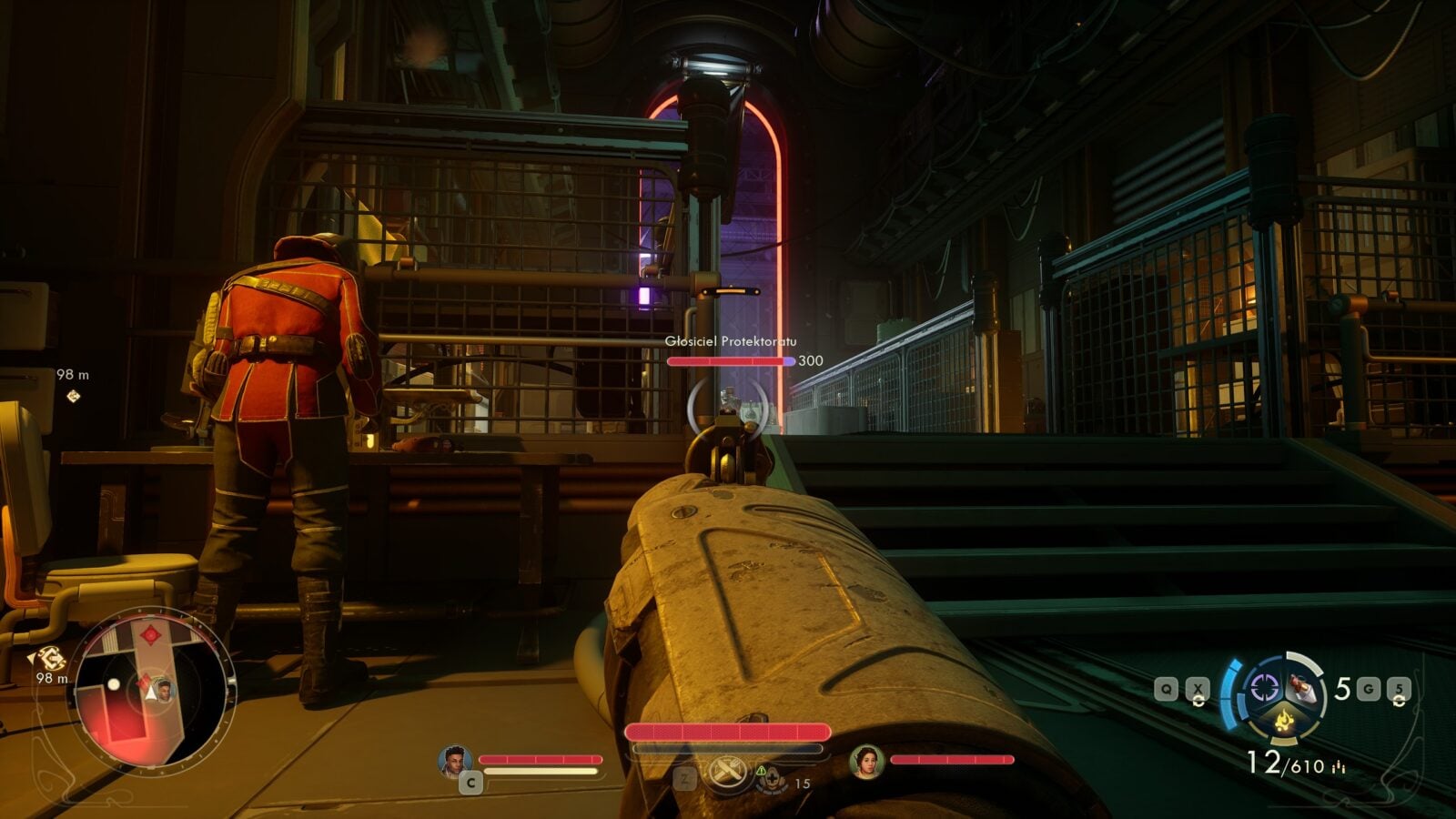
Task: Click the floating waypoint diamond marker
Action: 74,396
